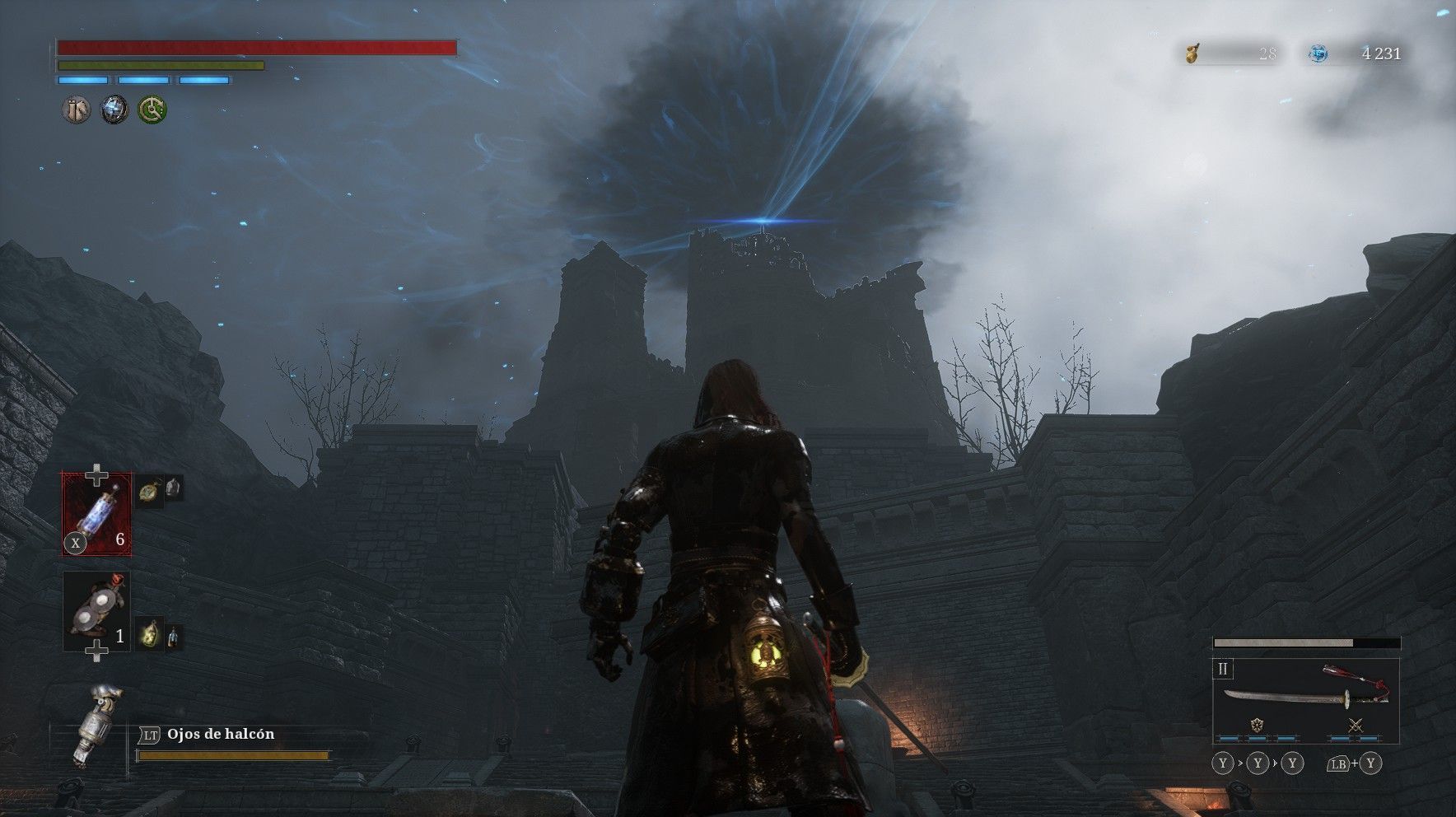Select the golden amulet queued item

(x=147, y=490)
